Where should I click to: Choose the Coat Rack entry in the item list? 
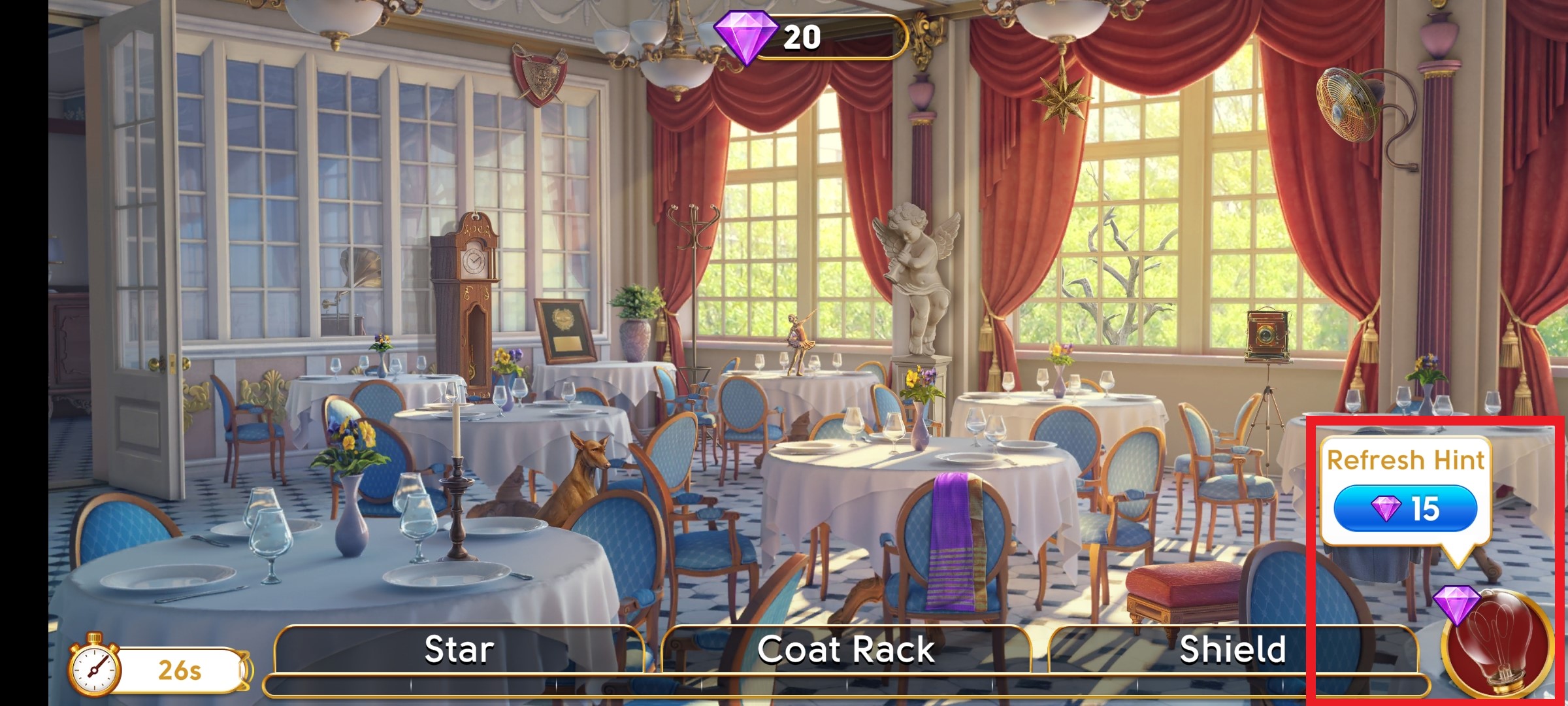[x=845, y=649]
